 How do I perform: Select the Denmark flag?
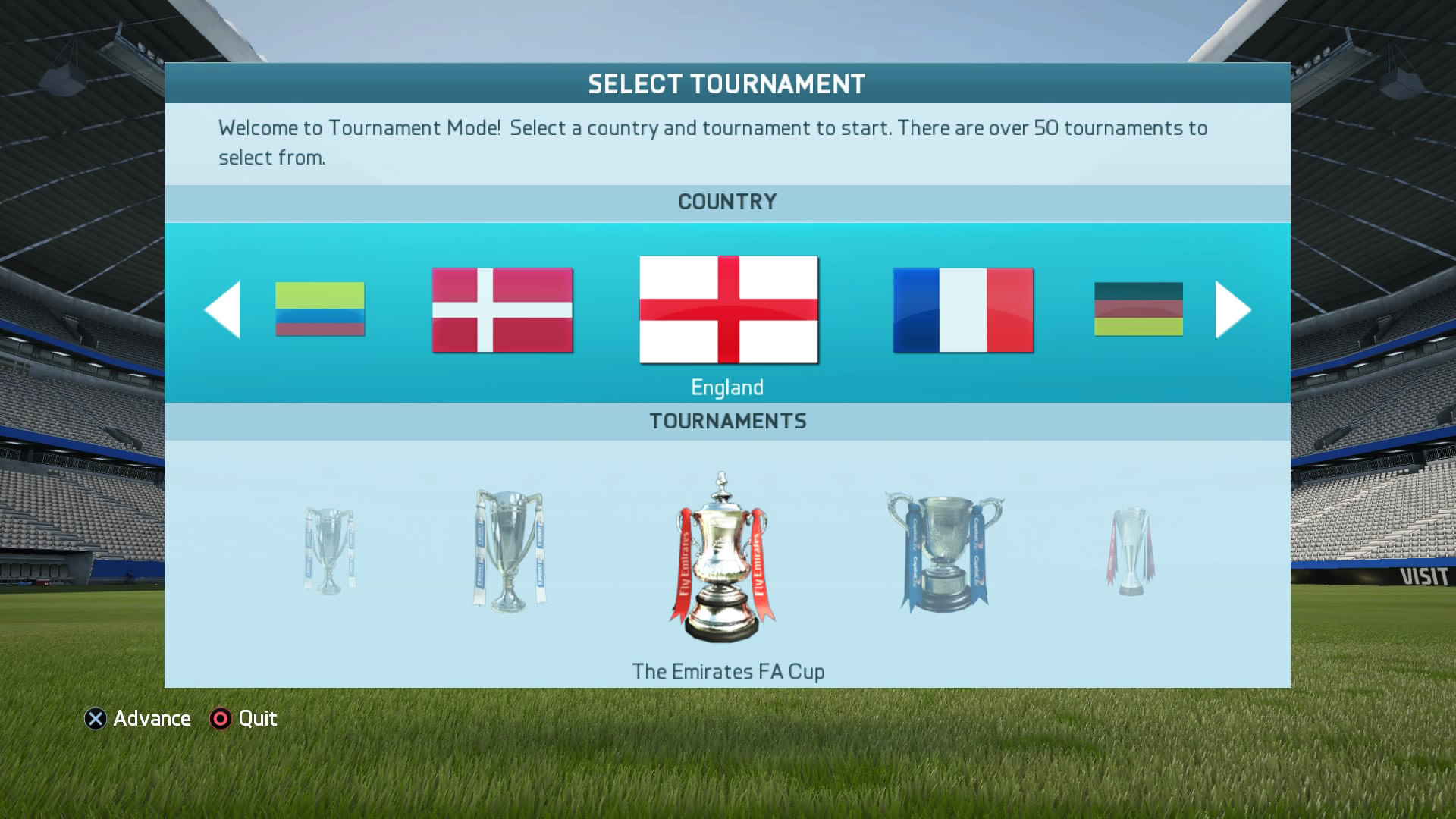(x=502, y=309)
